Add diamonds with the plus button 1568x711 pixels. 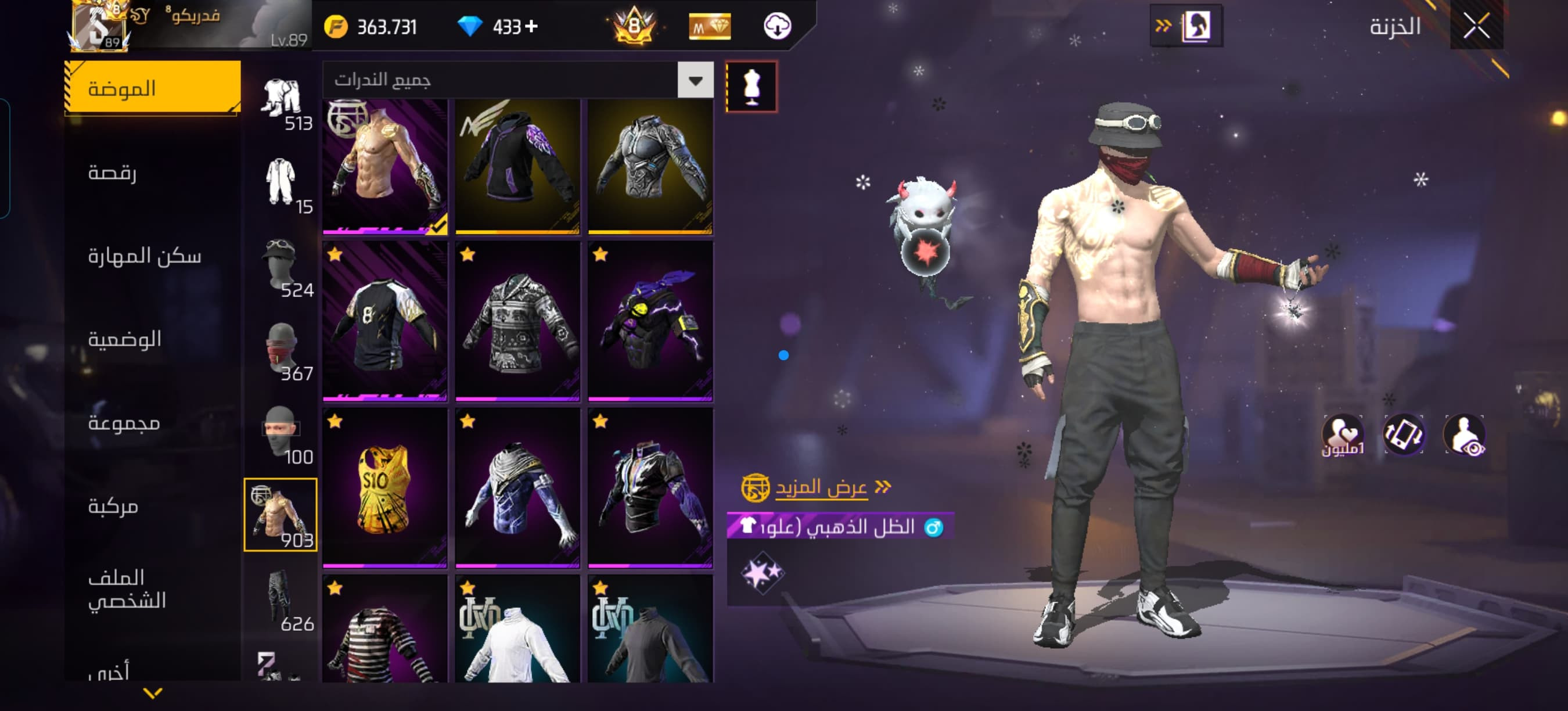pos(531,26)
